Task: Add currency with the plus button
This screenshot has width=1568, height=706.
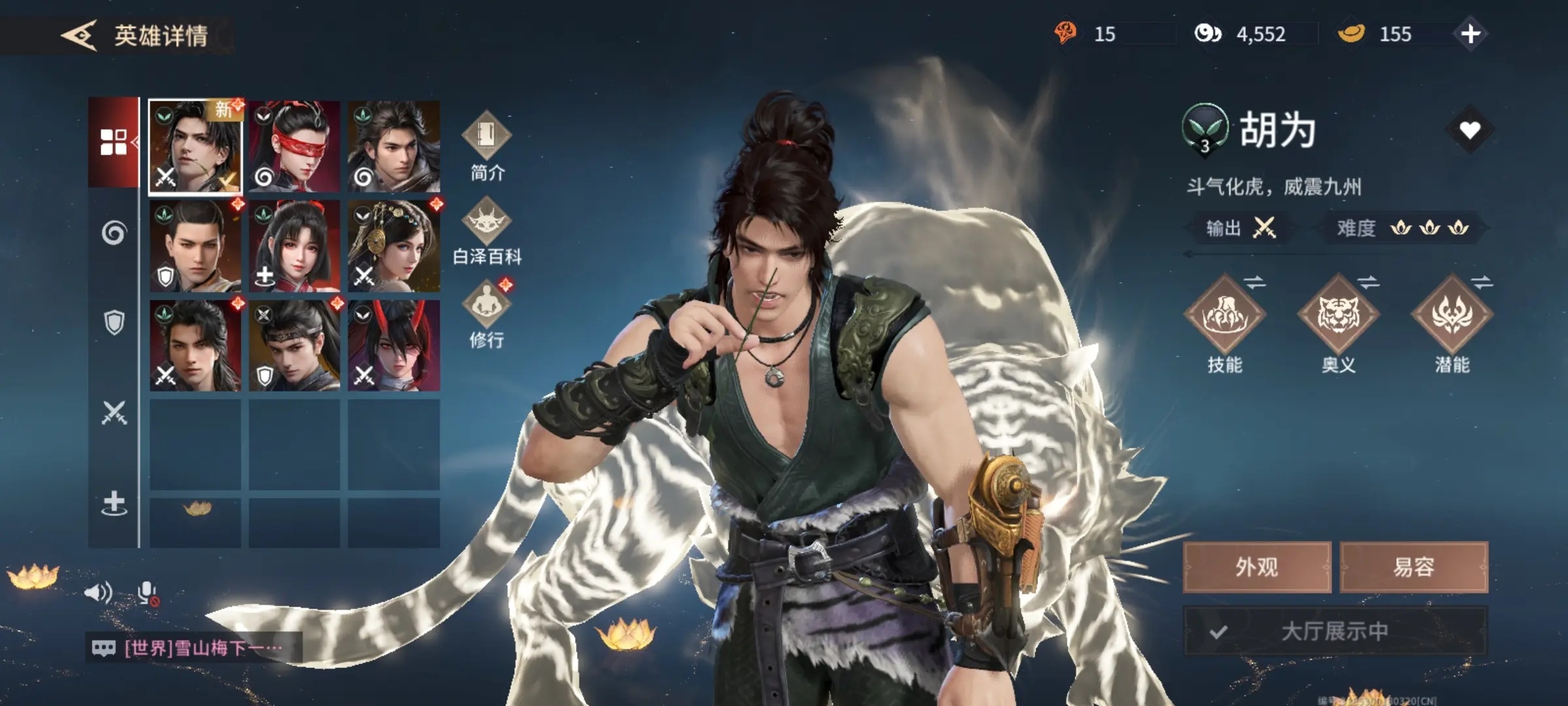Action: click(1470, 34)
